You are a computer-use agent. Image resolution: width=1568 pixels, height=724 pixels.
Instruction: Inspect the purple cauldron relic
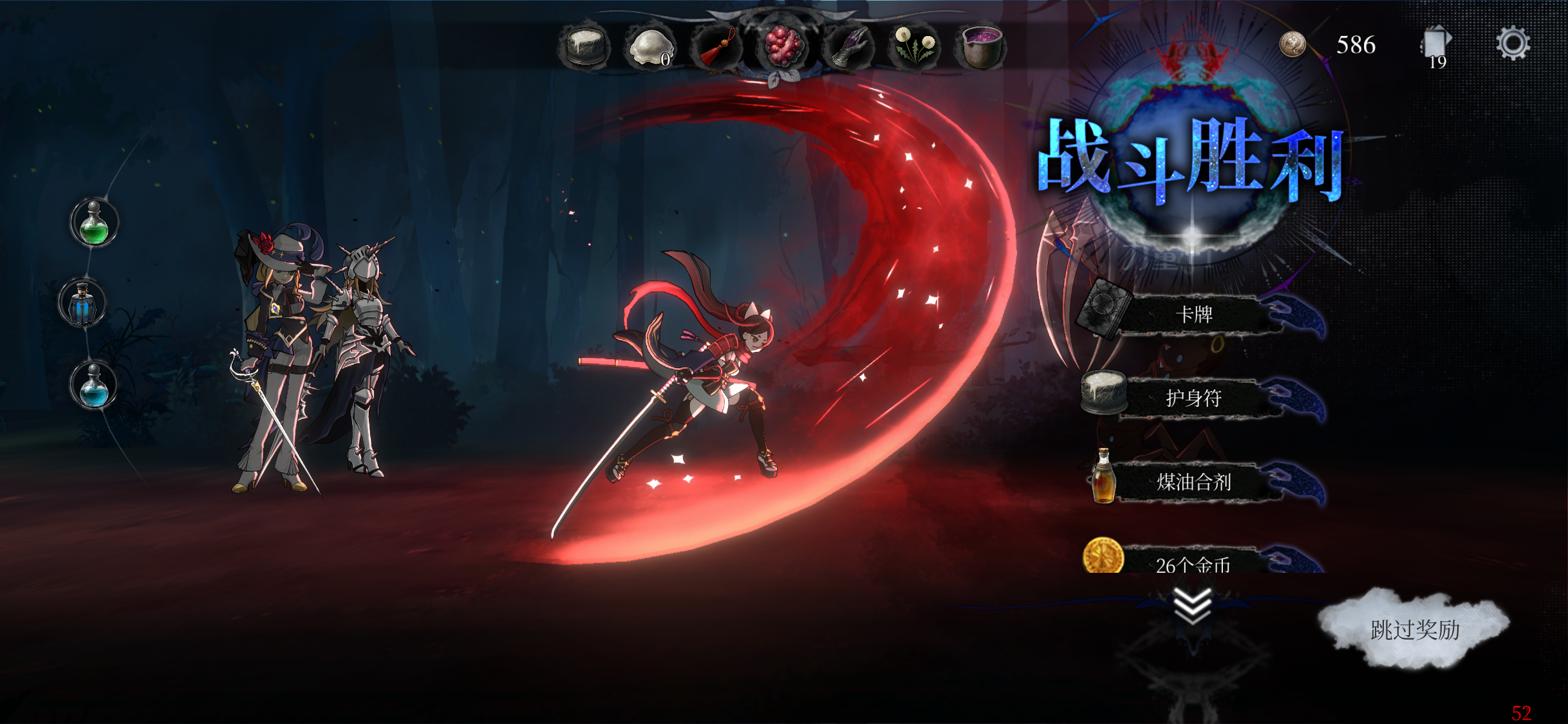[981, 46]
